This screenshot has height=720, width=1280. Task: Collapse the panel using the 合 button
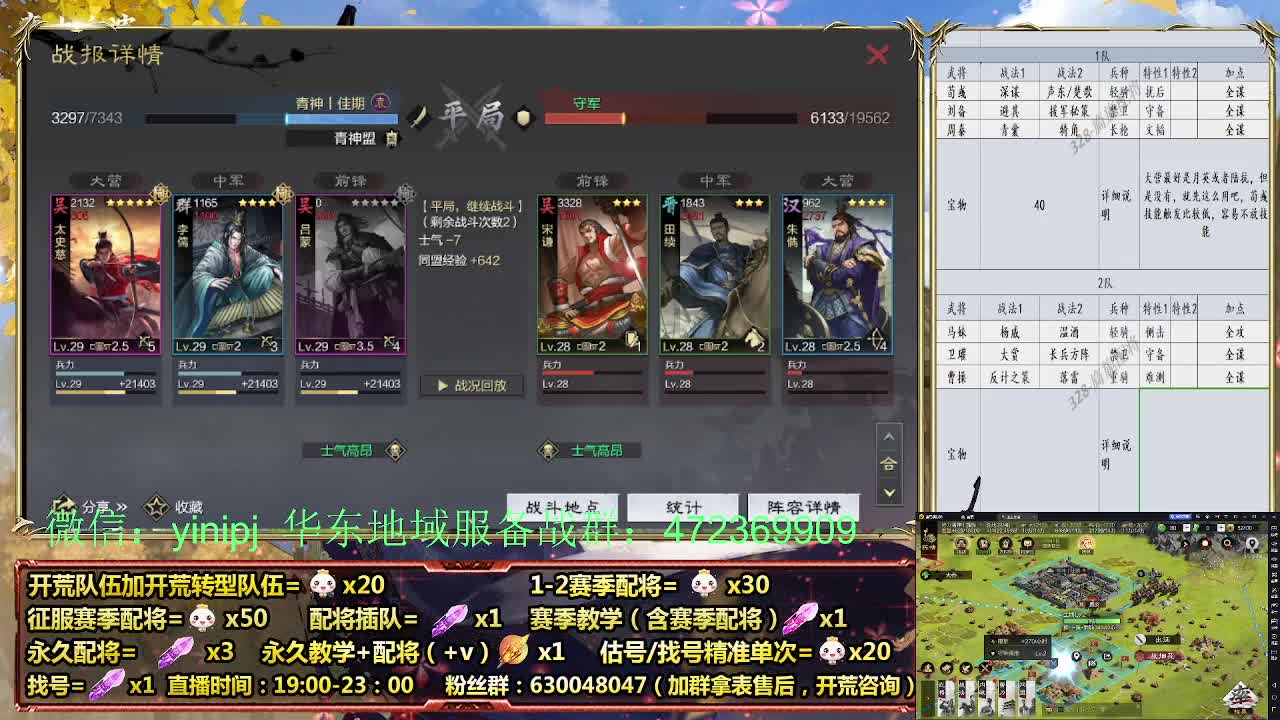pyautogui.click(x=888, y=464)
